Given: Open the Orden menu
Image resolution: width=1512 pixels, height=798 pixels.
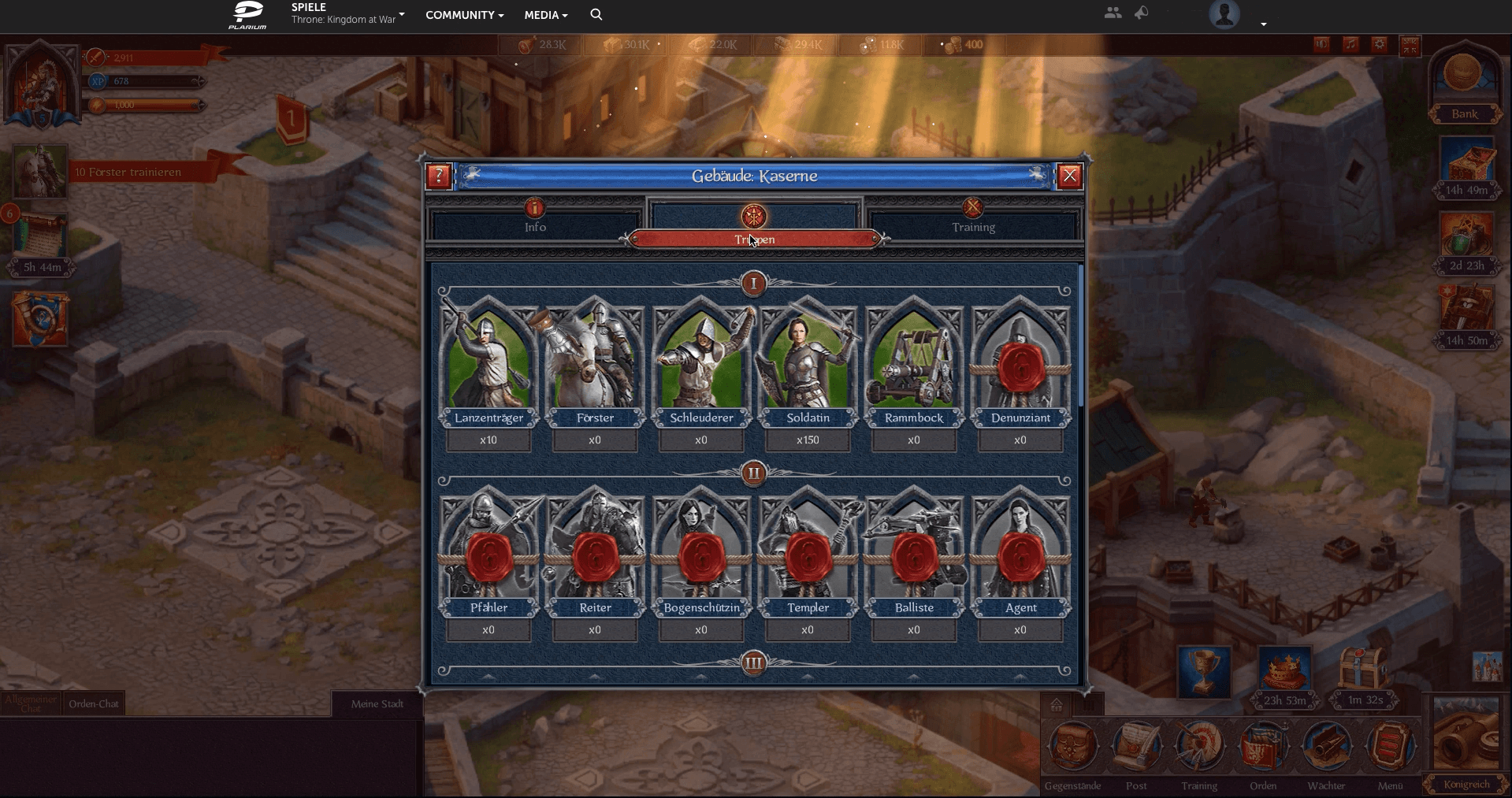Looking at the screenshot, I should pyautogui.click(x=1263, y=748).
